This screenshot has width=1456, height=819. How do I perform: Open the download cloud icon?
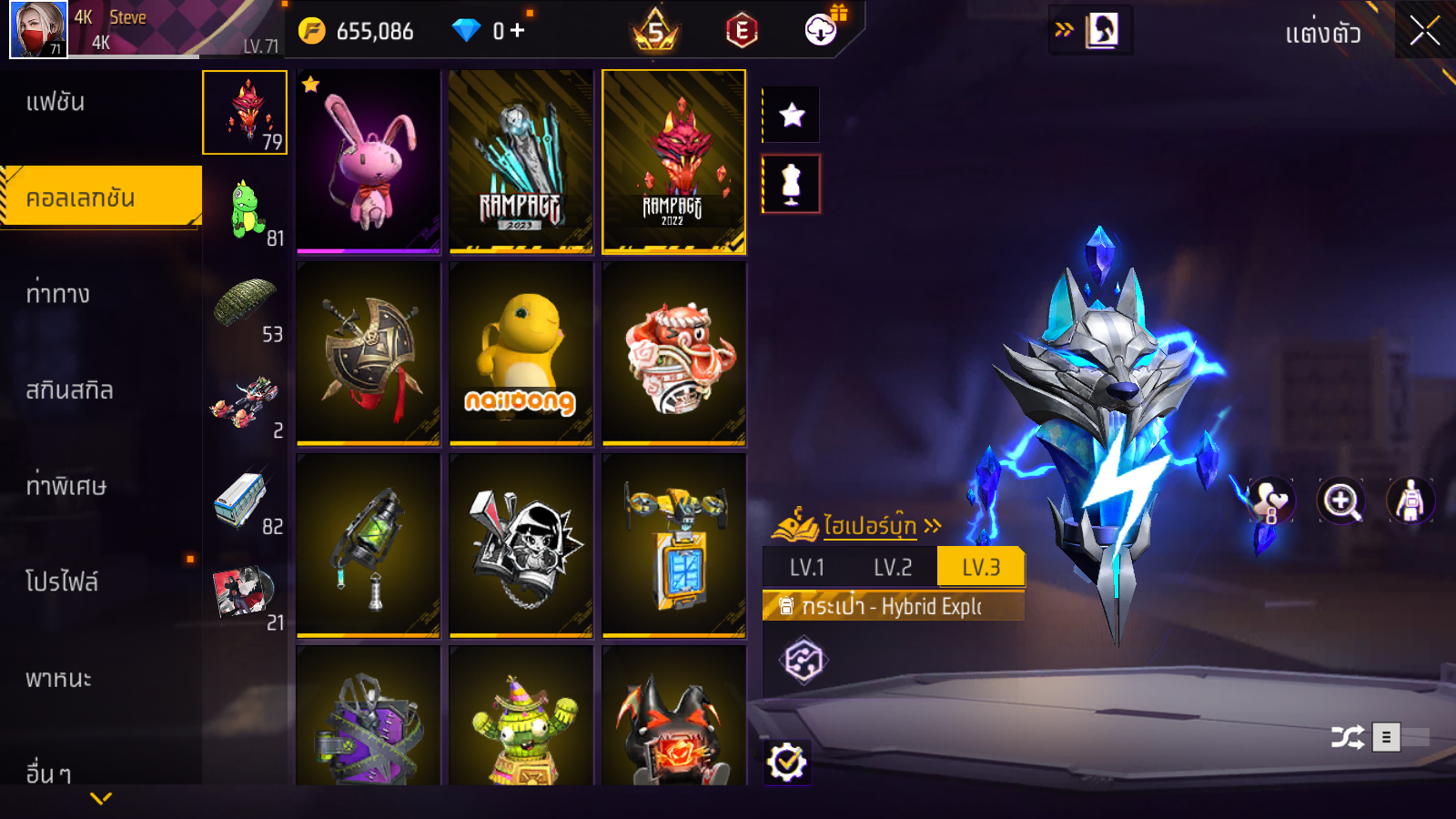pos(821,31)
